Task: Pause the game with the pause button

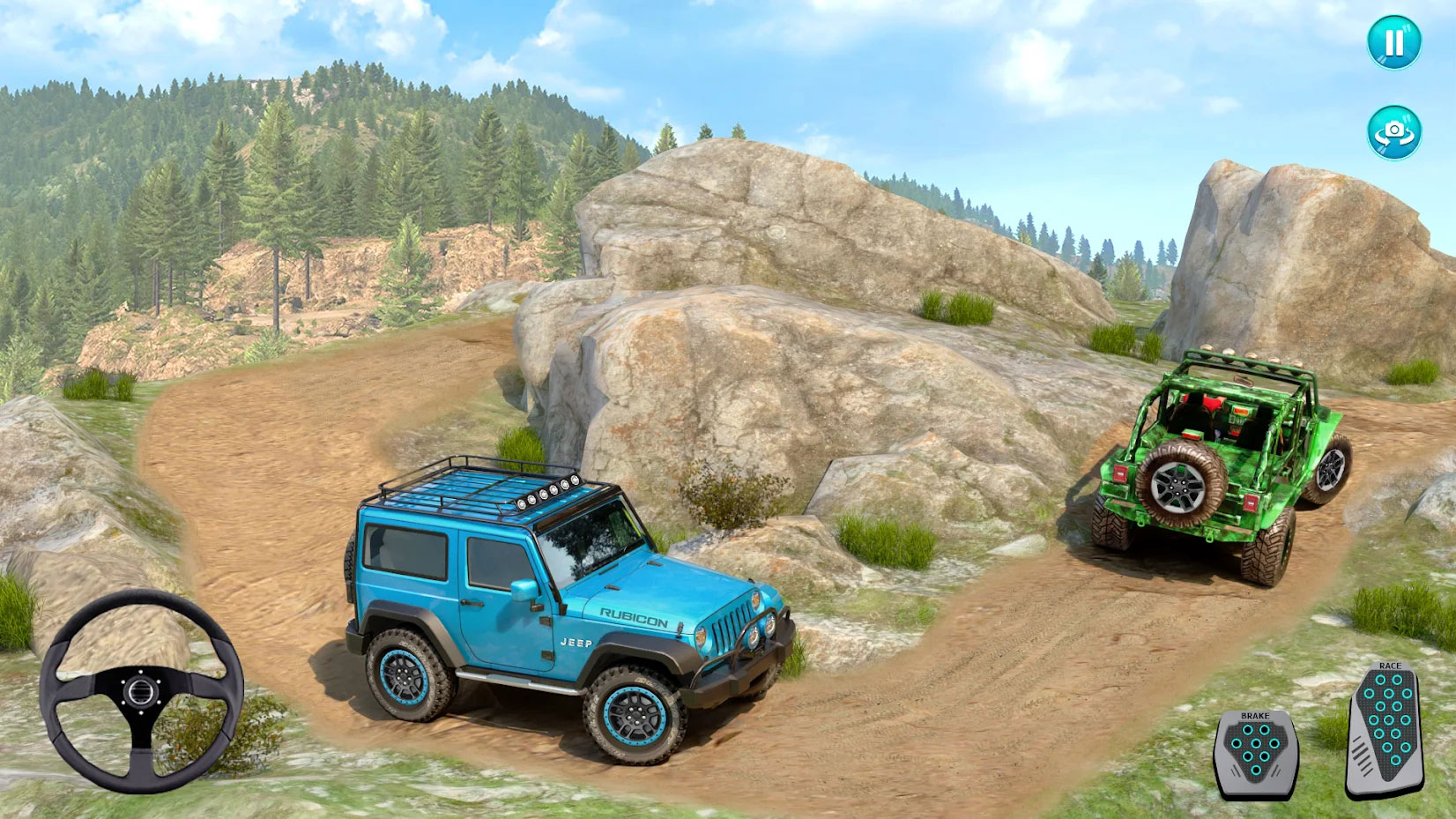Action: [x=1393, y=42]
